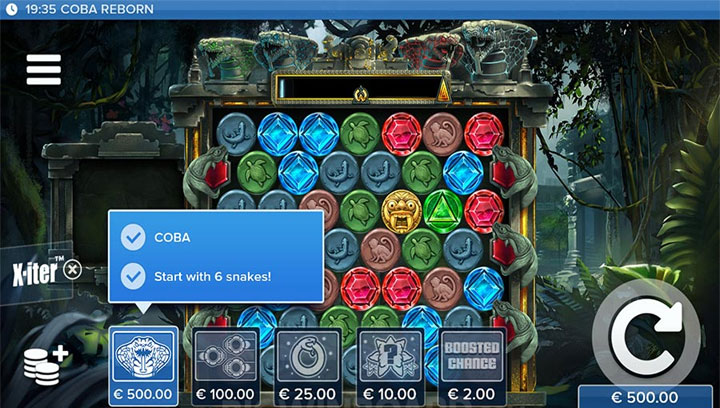Screen dimensions: 720x408
Task: Choose the € 2.00 Boosted Chance option
Action: point(473,366)
